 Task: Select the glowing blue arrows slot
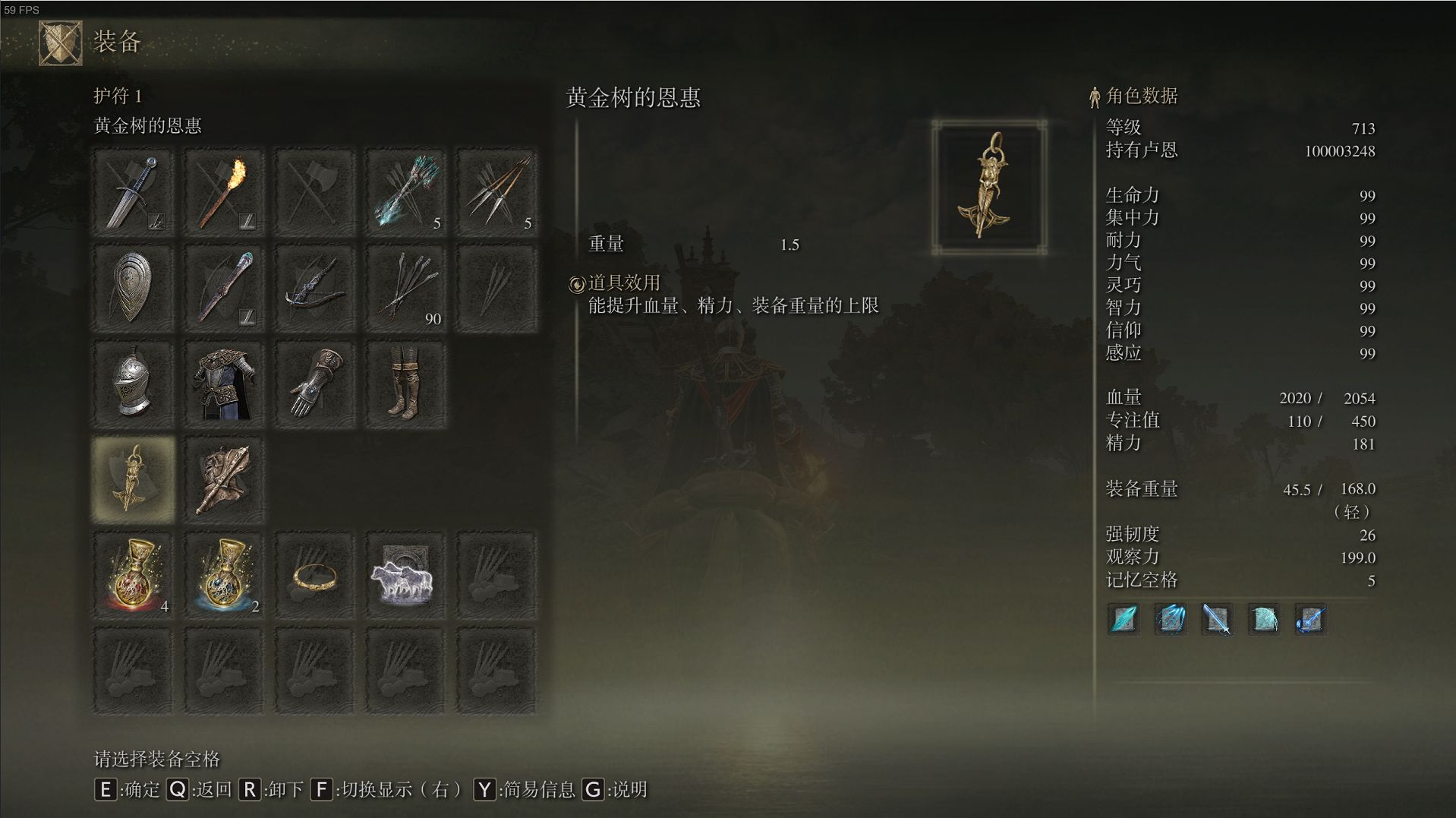[406, 192]
